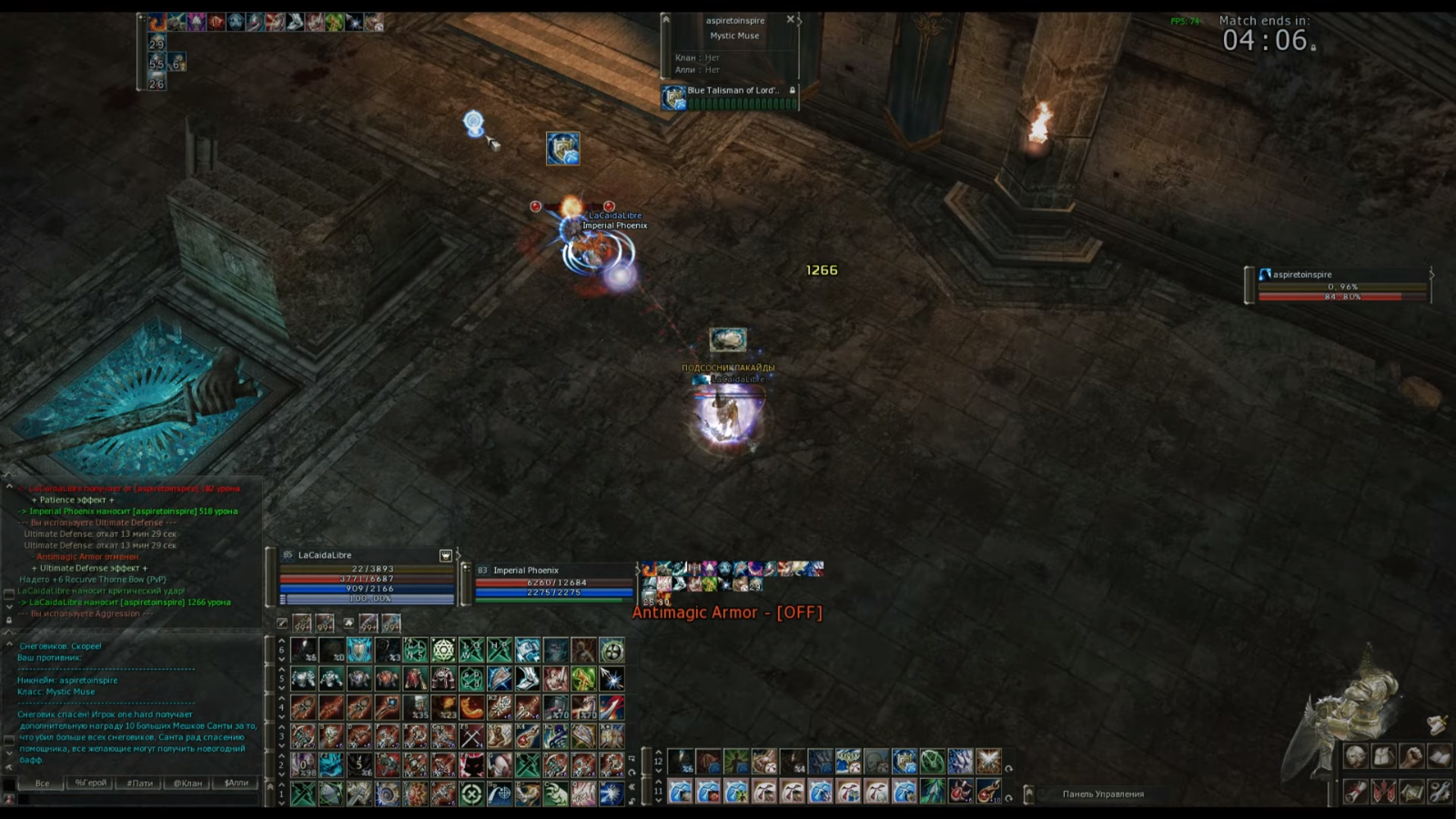Click the Blue Talisman of Lord's icon

pyautogui.click(x=674, y=97)
